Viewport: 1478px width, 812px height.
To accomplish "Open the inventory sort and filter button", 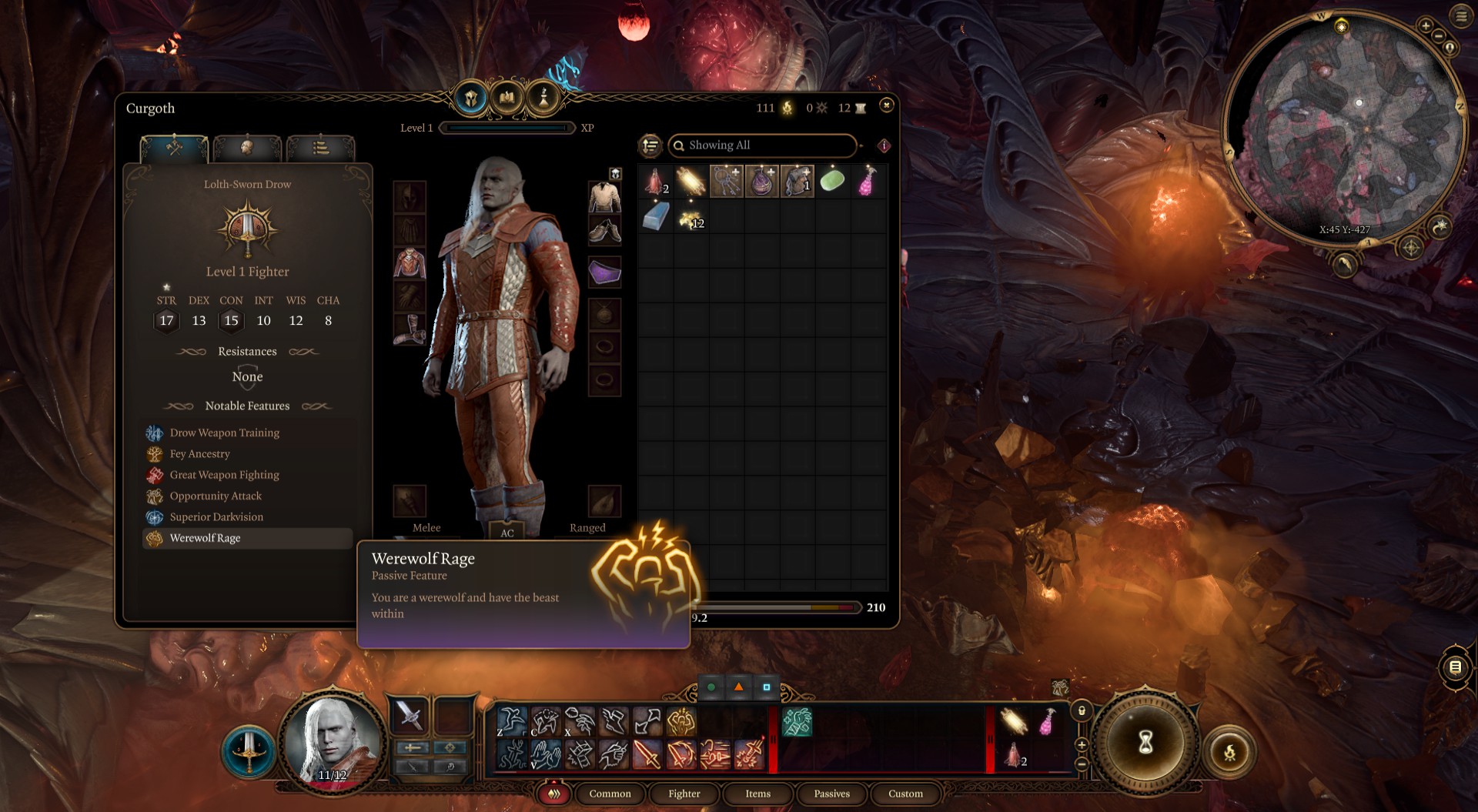I will coord(650,145).
